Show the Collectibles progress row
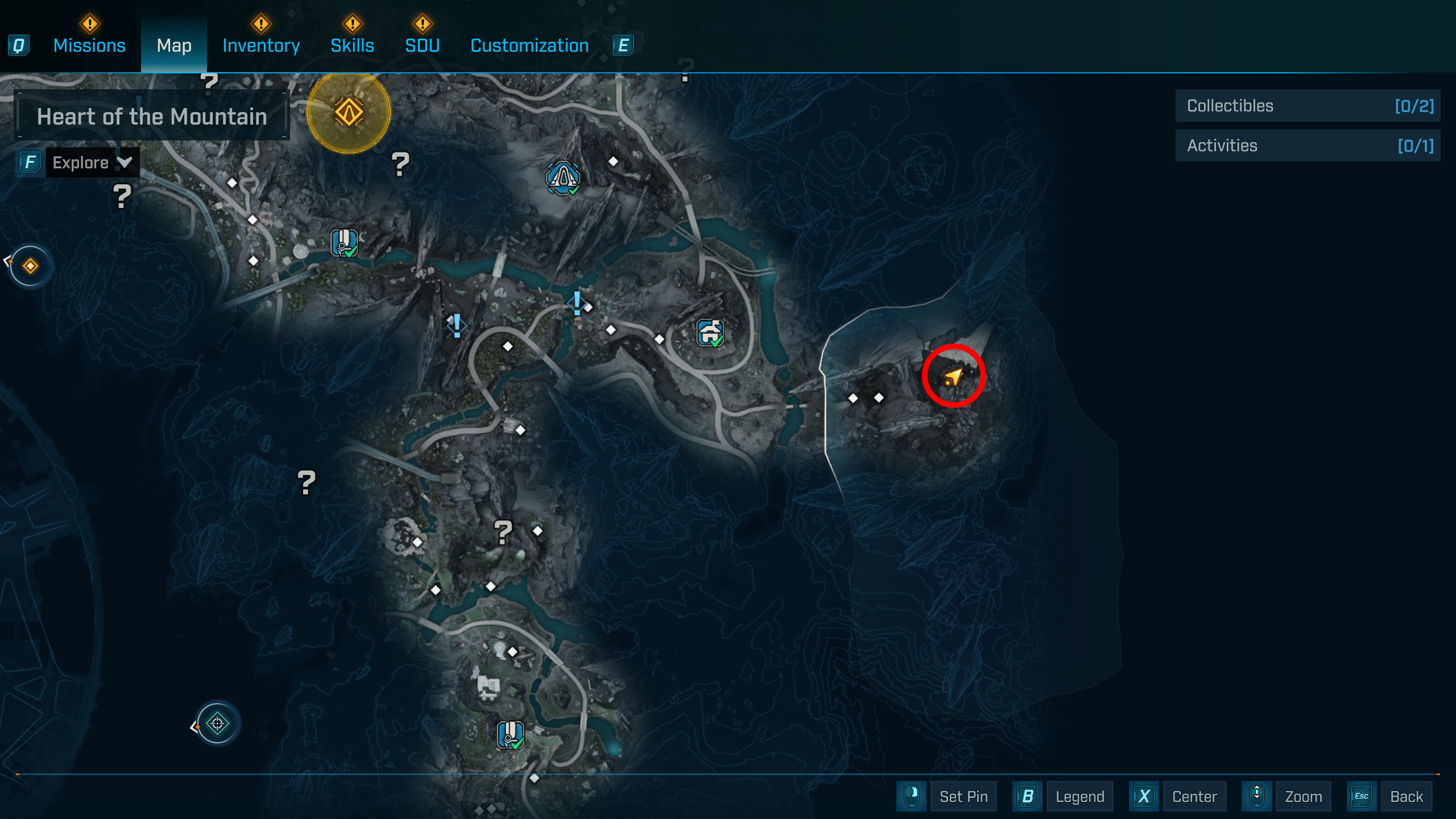Image resolution: width=1456 pixels, height=819 pixels. 1308,106
